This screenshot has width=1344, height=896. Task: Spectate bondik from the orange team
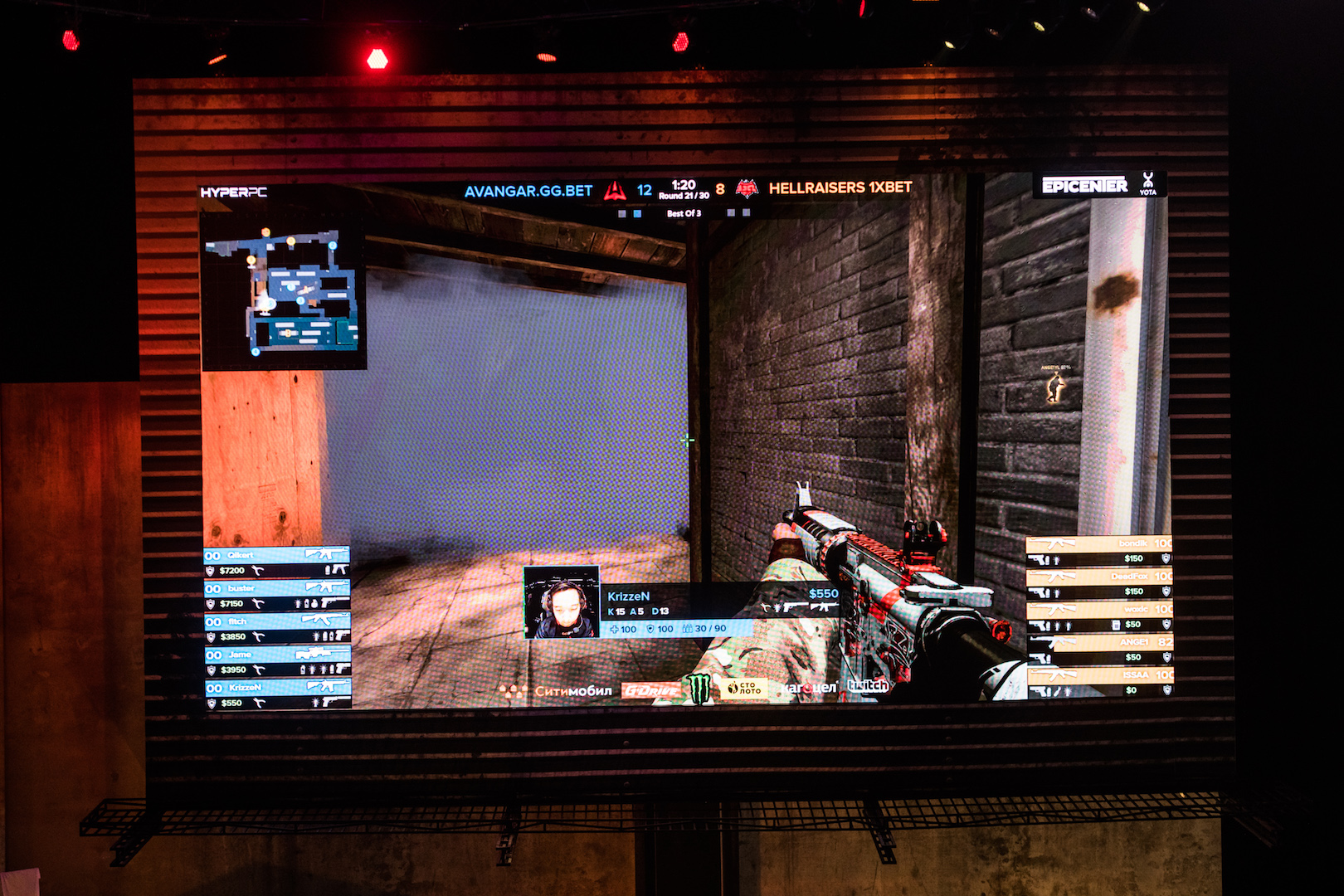click(1099, 551)
